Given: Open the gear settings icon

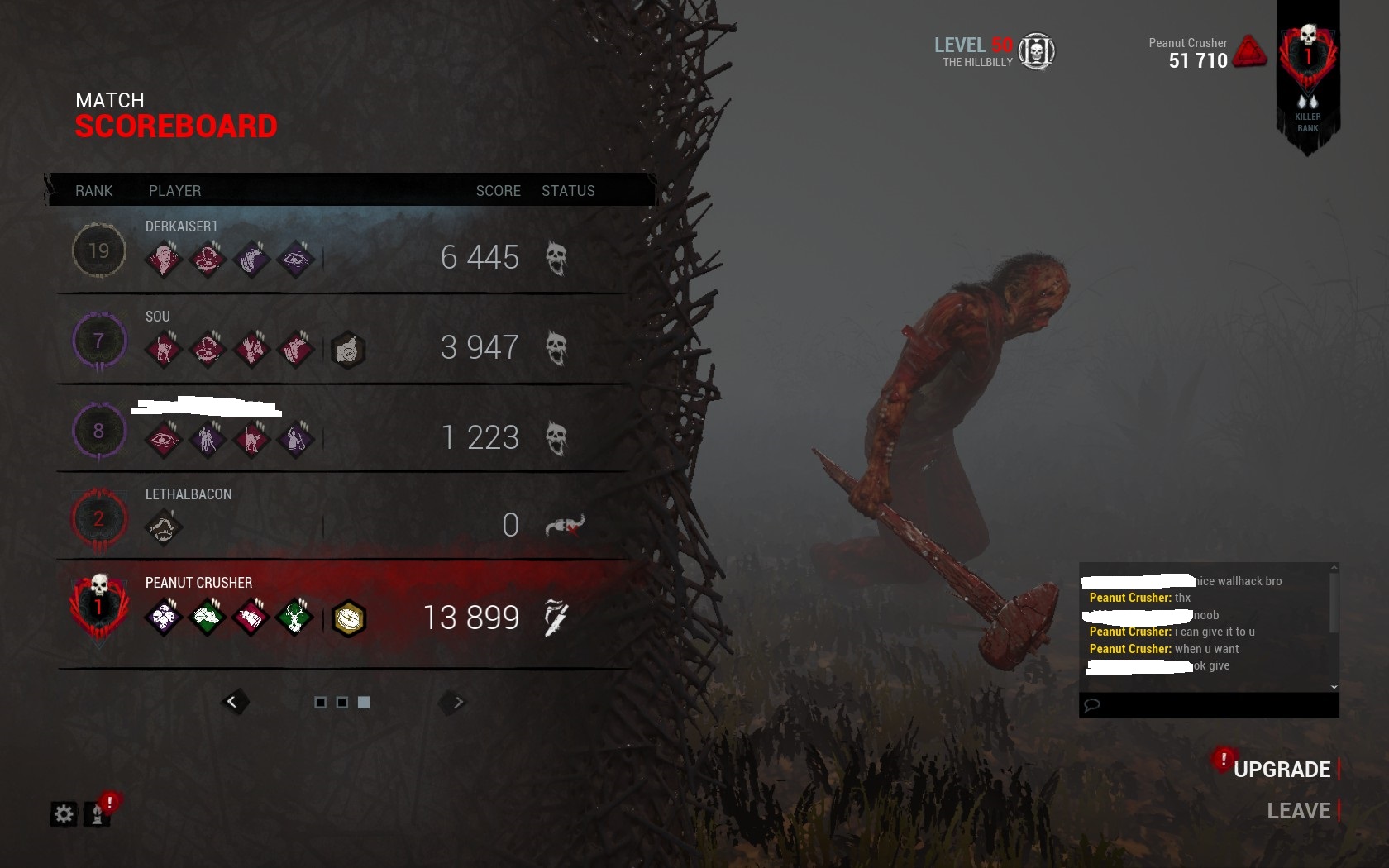Looking at the screenshot, I should (64, 814).
